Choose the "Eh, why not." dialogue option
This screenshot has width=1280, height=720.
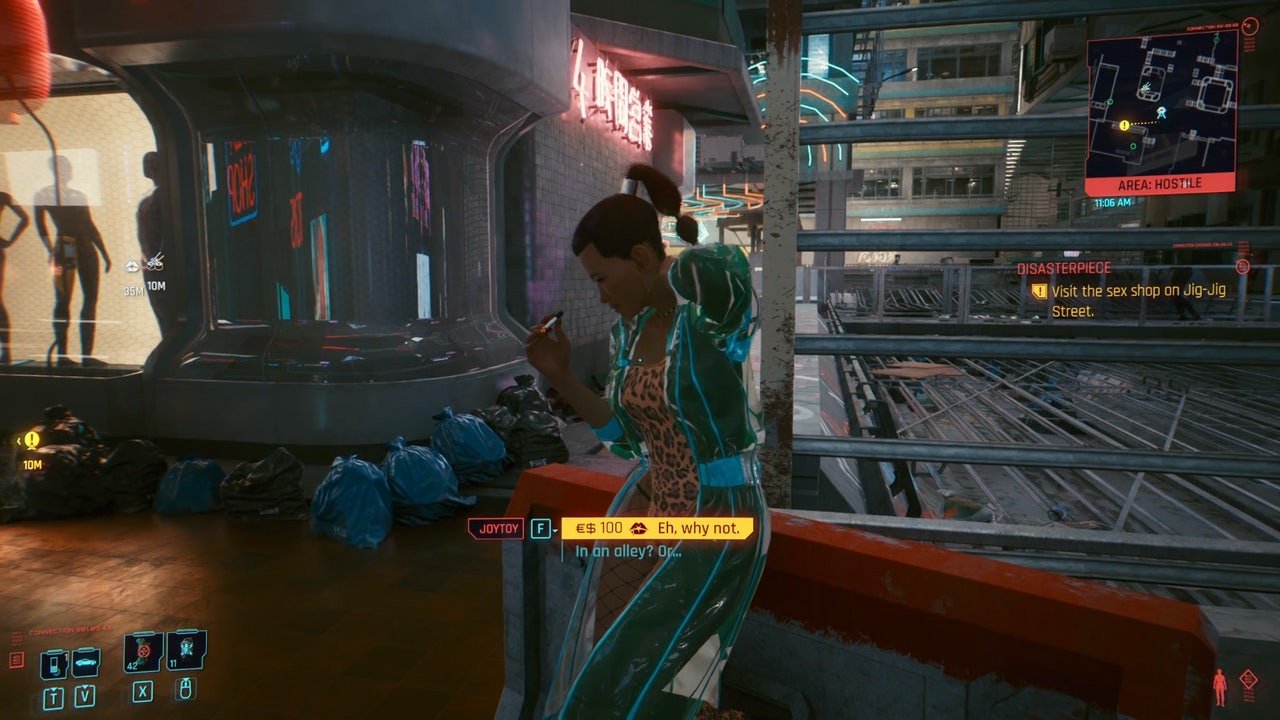pos(655,527)
